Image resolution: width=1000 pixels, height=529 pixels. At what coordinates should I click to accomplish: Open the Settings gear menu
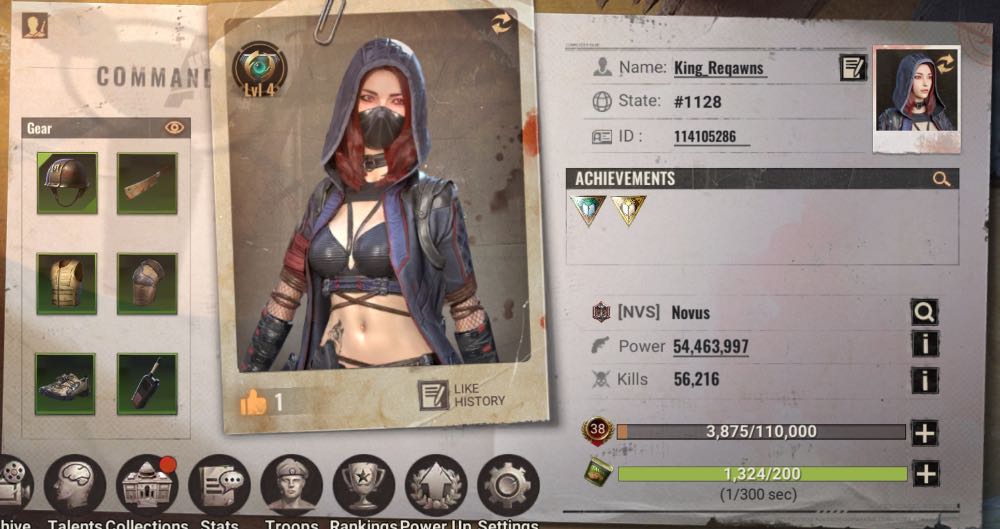(x=508, y=485)
